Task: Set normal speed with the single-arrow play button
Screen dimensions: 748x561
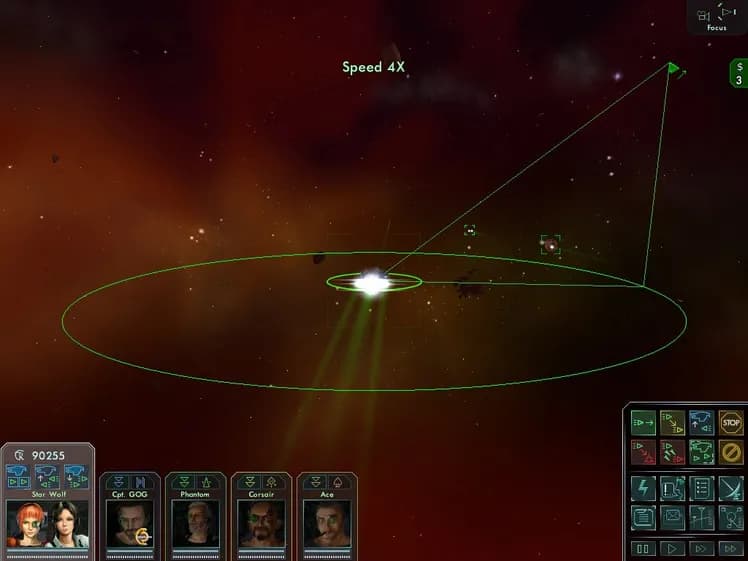Action: click(673, 548)
